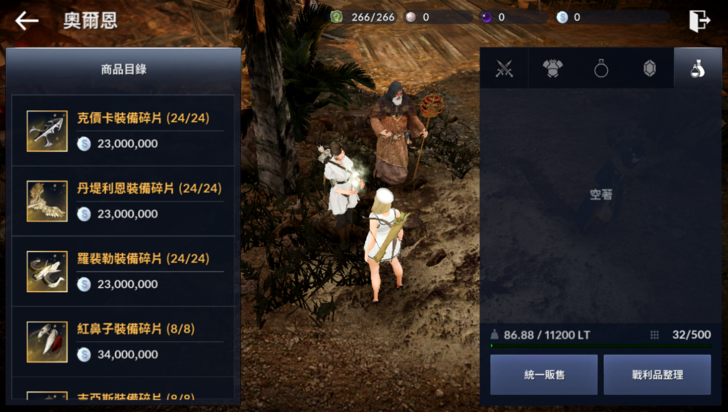Show the ring accessories tab
The image size is (728, 412).
click(x=601, y=69)
